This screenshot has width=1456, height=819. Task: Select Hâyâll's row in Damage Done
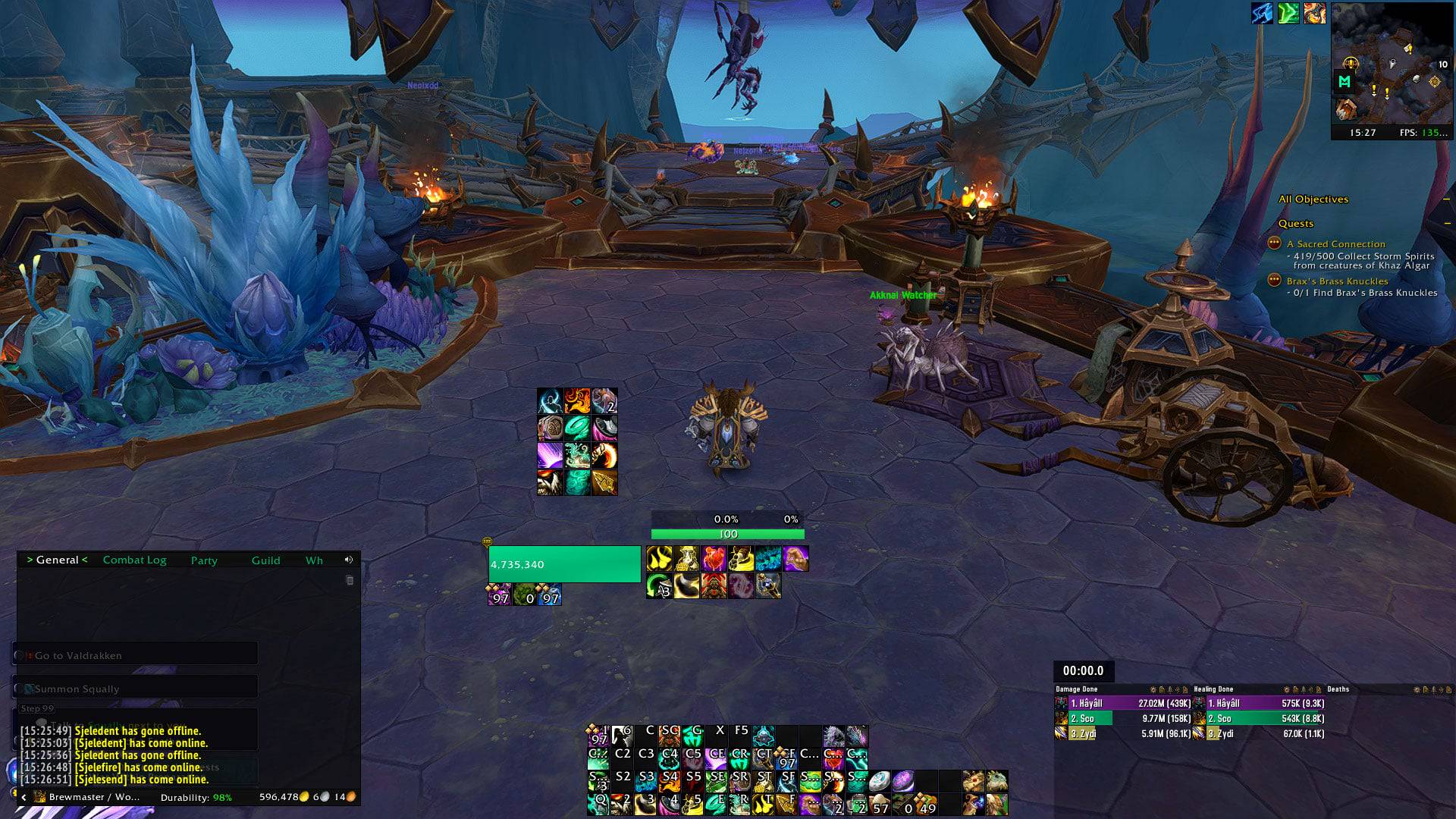click(1122, 704)
